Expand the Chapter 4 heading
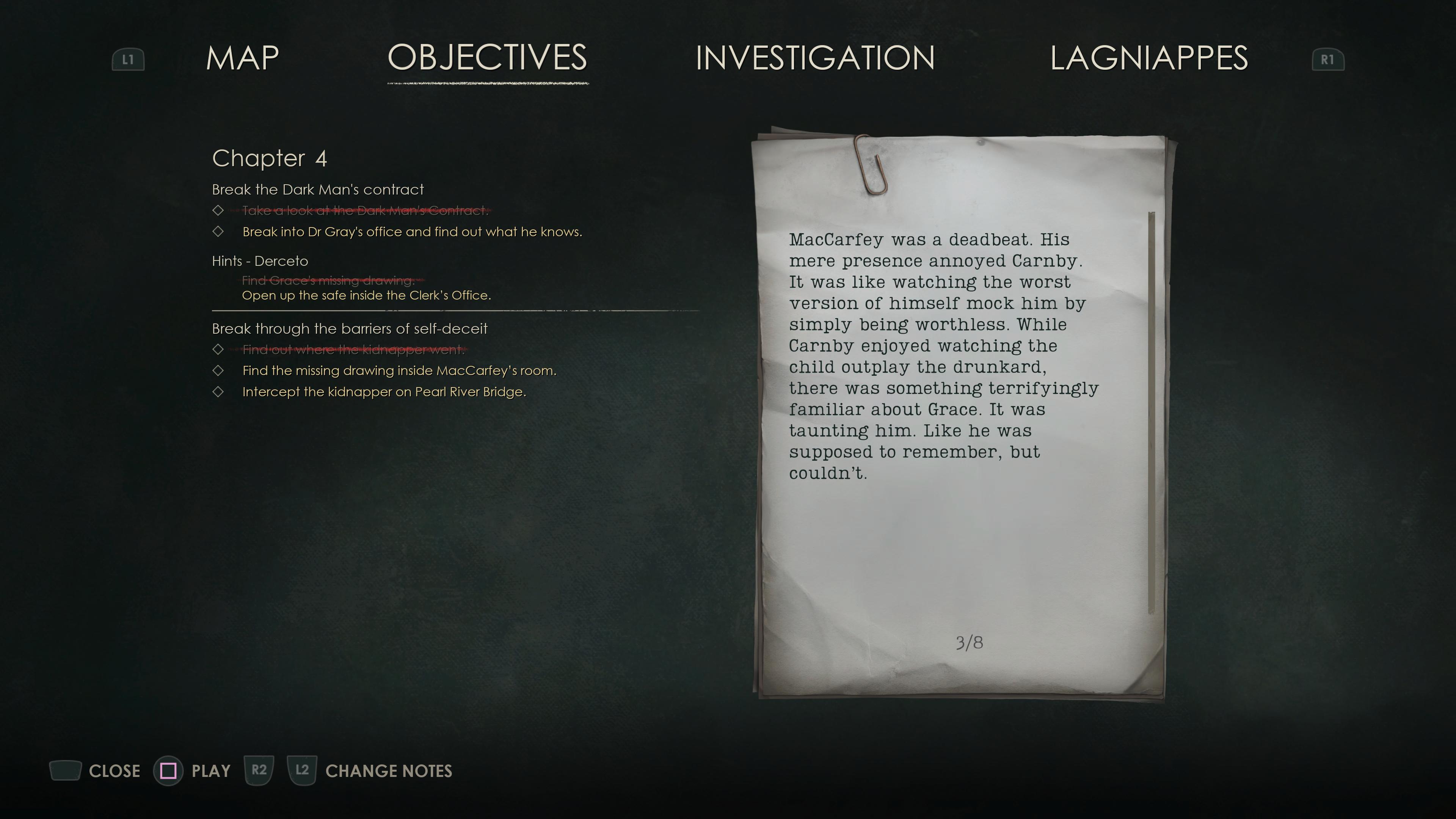 pos(270,159)
